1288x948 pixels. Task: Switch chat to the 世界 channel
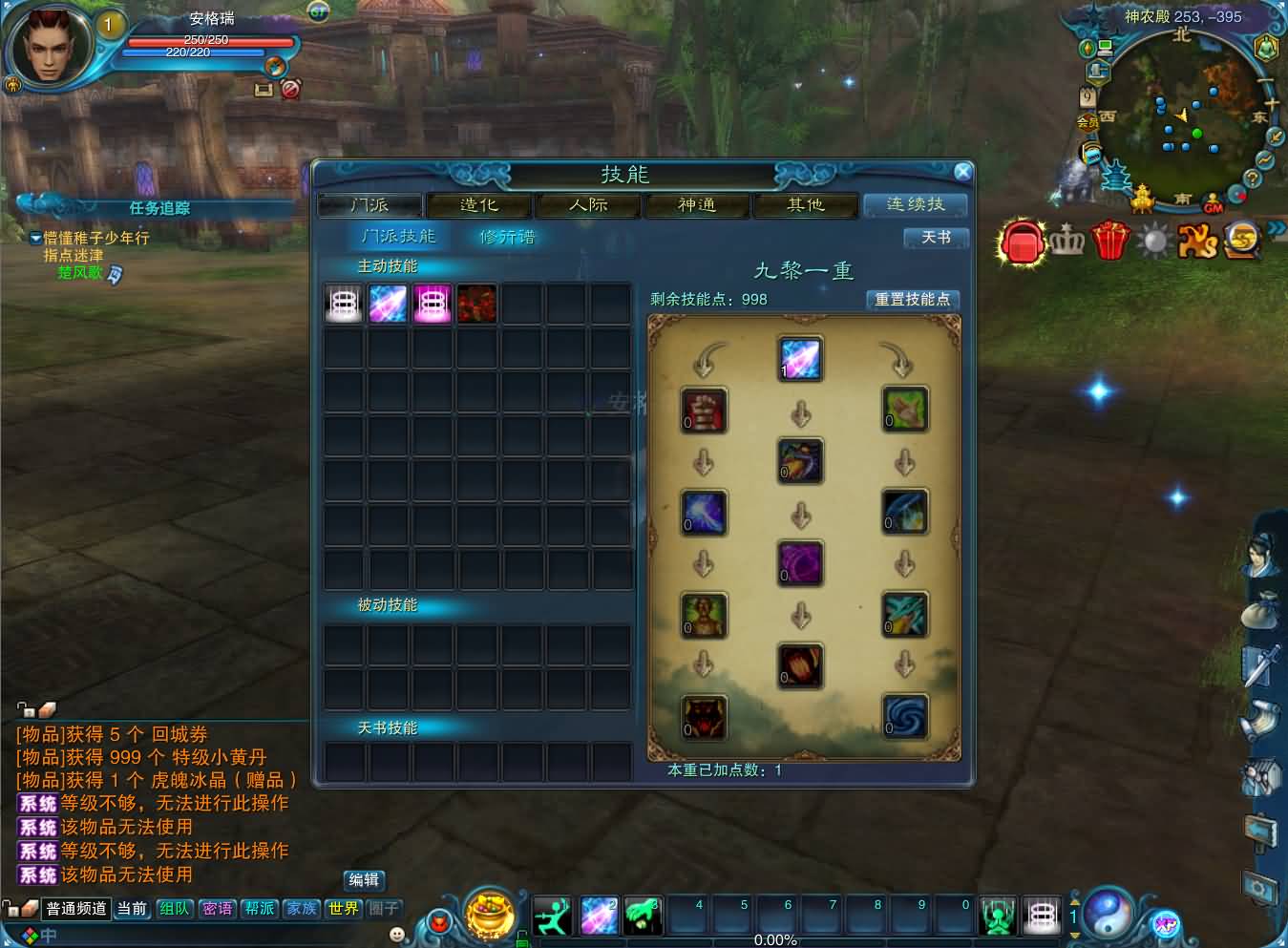click(x=344, y=909)
